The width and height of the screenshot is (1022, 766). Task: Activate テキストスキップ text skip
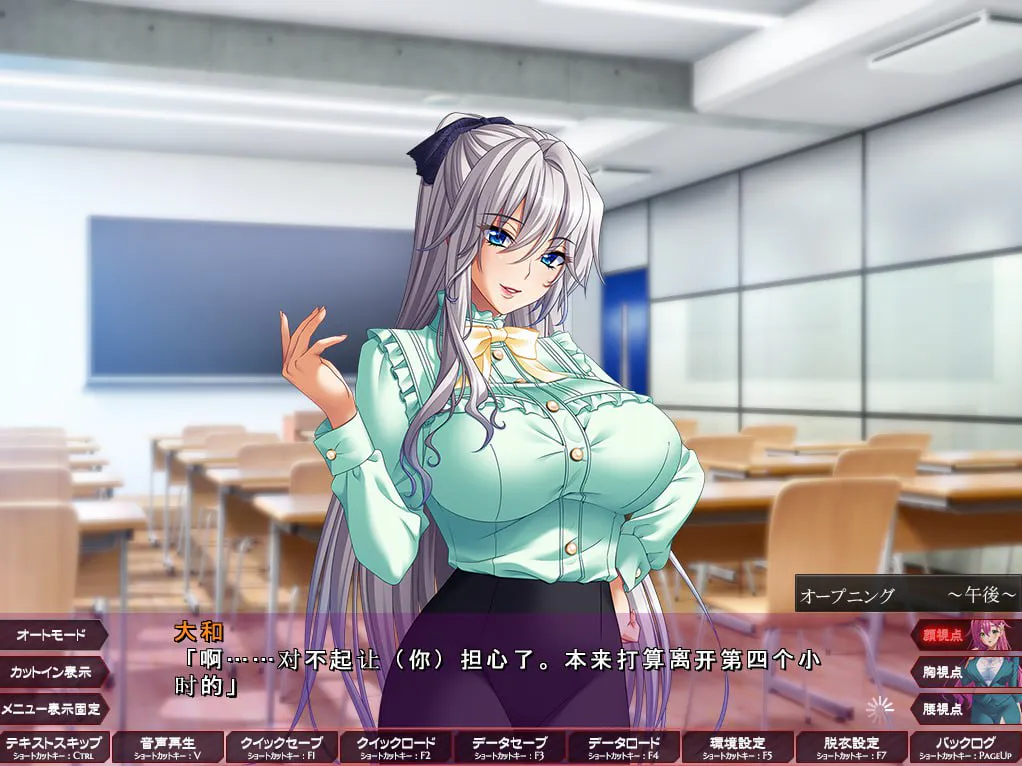click(x=55, y=747)
